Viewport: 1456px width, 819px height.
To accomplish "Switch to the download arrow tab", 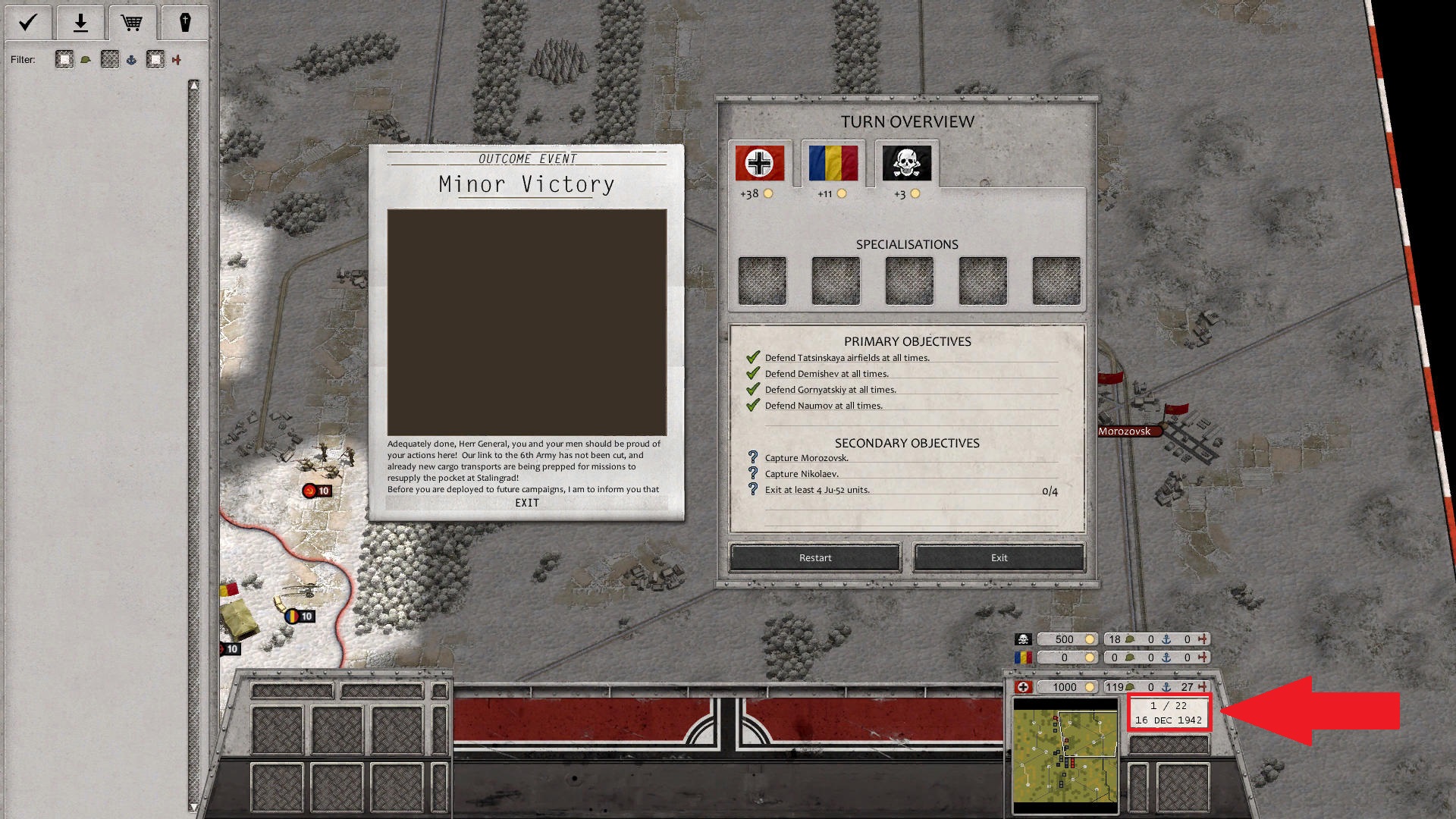I will [x=80, y=23].
